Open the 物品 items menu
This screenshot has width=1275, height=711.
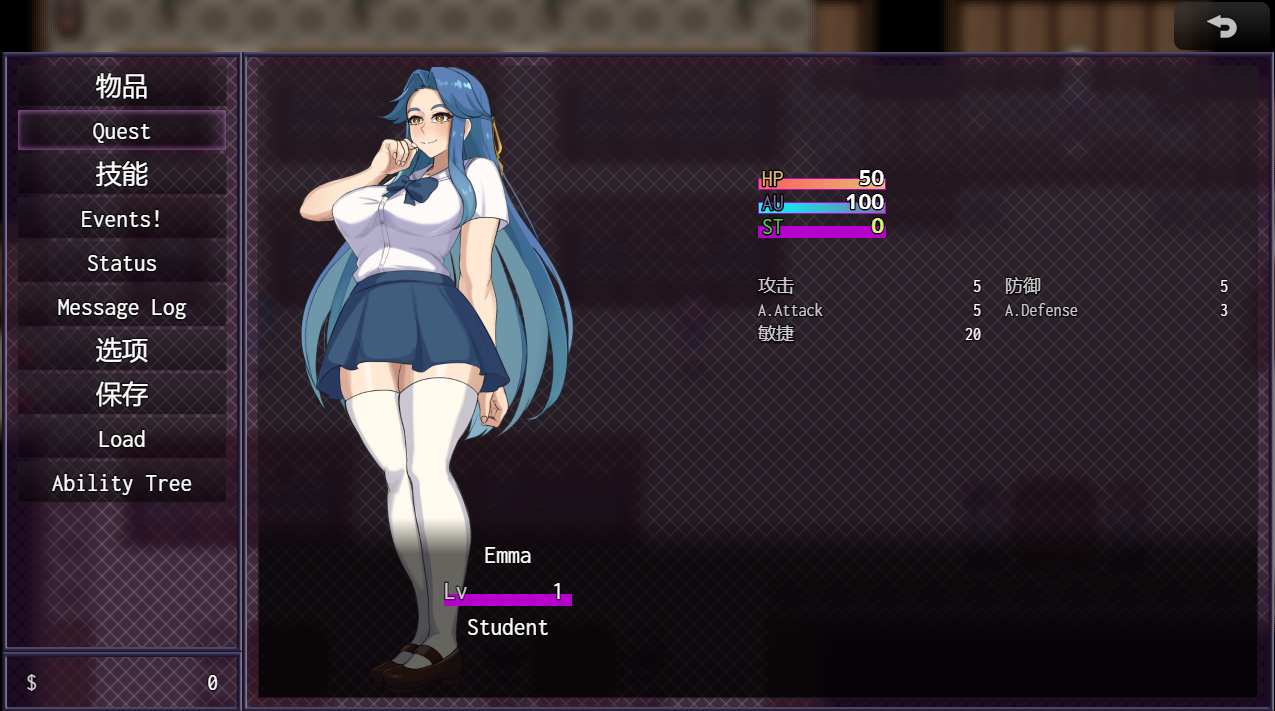coord(121,87)
